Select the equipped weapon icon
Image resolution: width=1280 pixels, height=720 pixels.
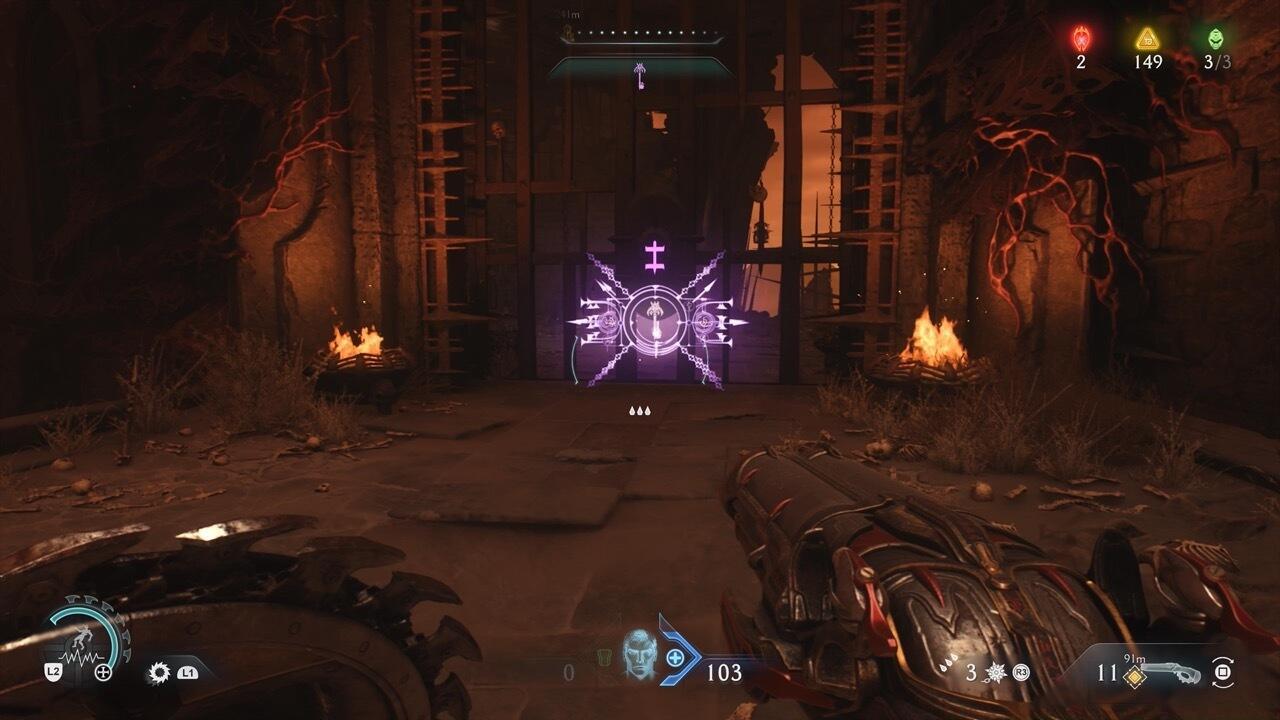click(1174, 672)
